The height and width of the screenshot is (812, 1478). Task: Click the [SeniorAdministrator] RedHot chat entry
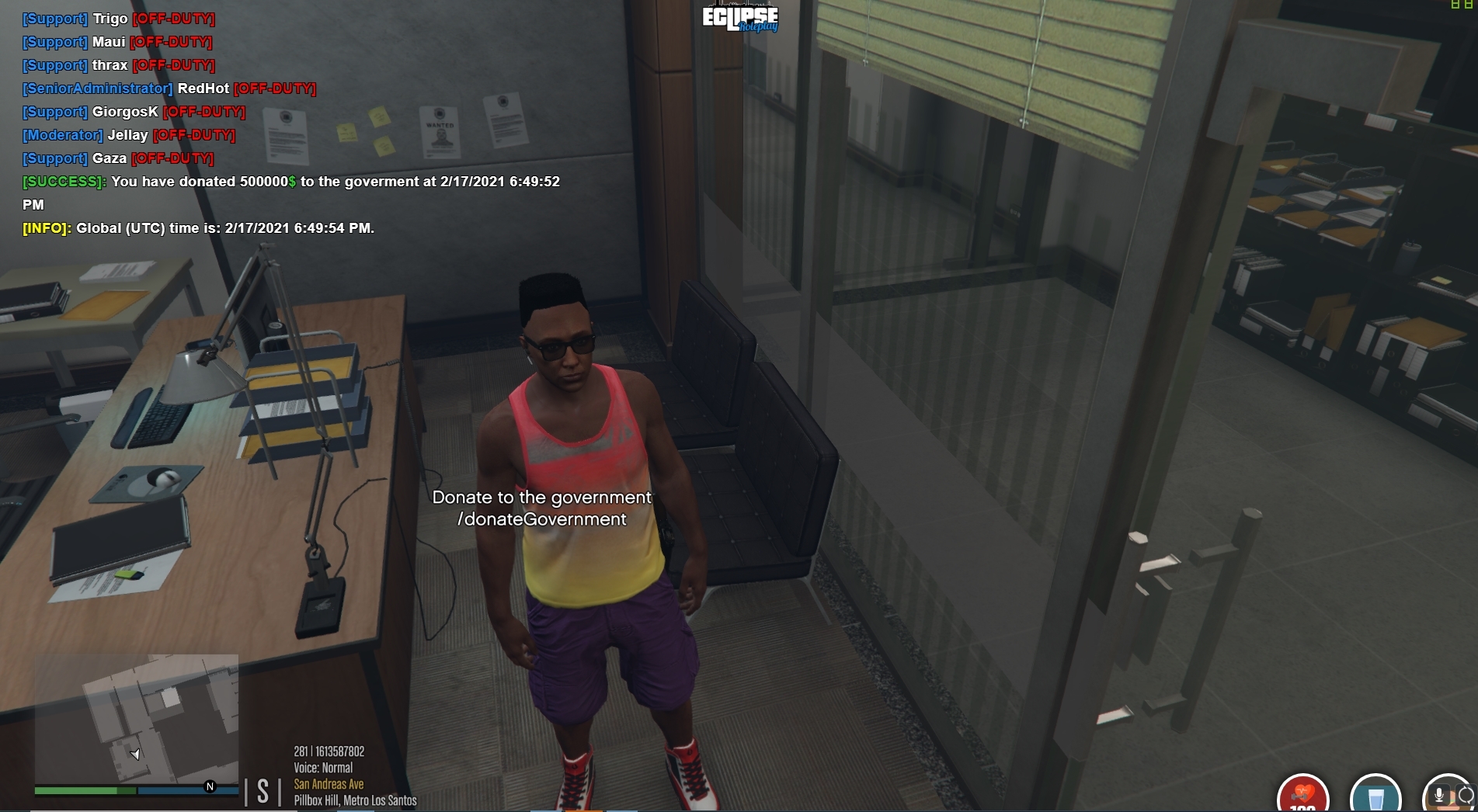[169, 88]
